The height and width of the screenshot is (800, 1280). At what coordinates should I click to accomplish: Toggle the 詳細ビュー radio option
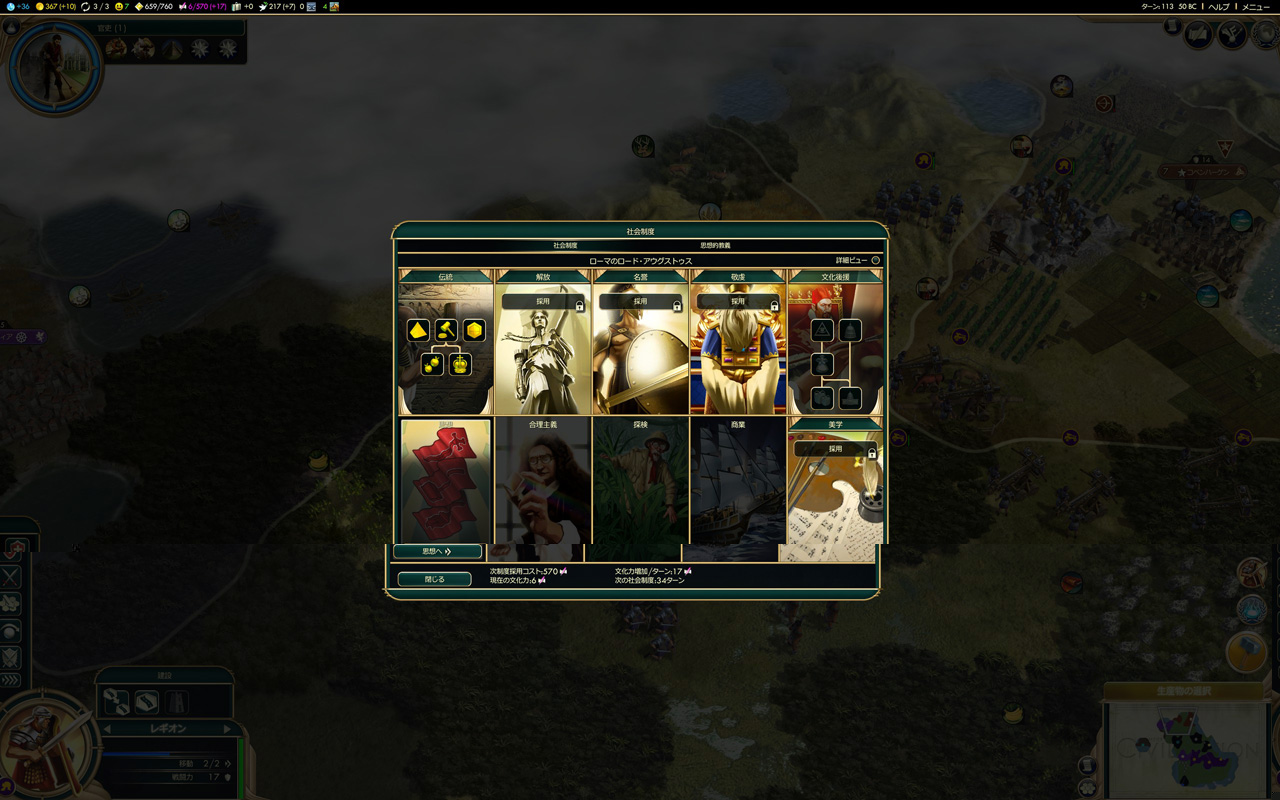(875, 260)
